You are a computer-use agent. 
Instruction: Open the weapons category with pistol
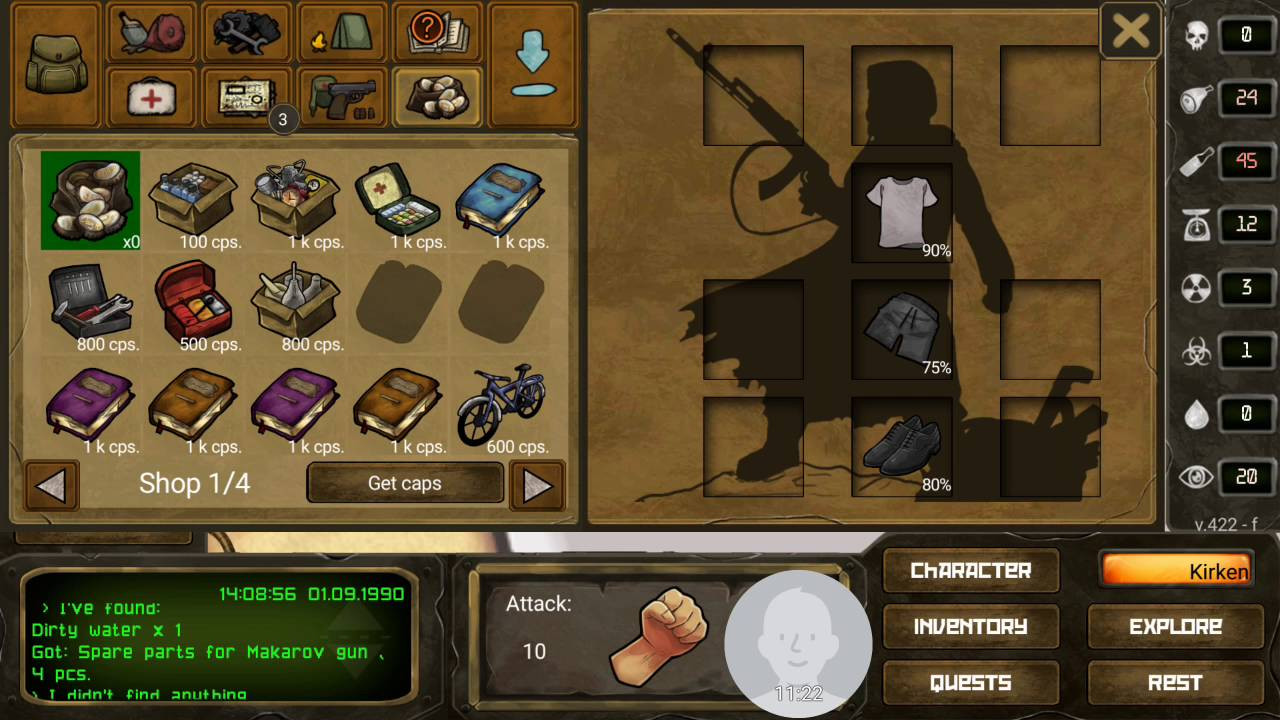tap(342, 97)
